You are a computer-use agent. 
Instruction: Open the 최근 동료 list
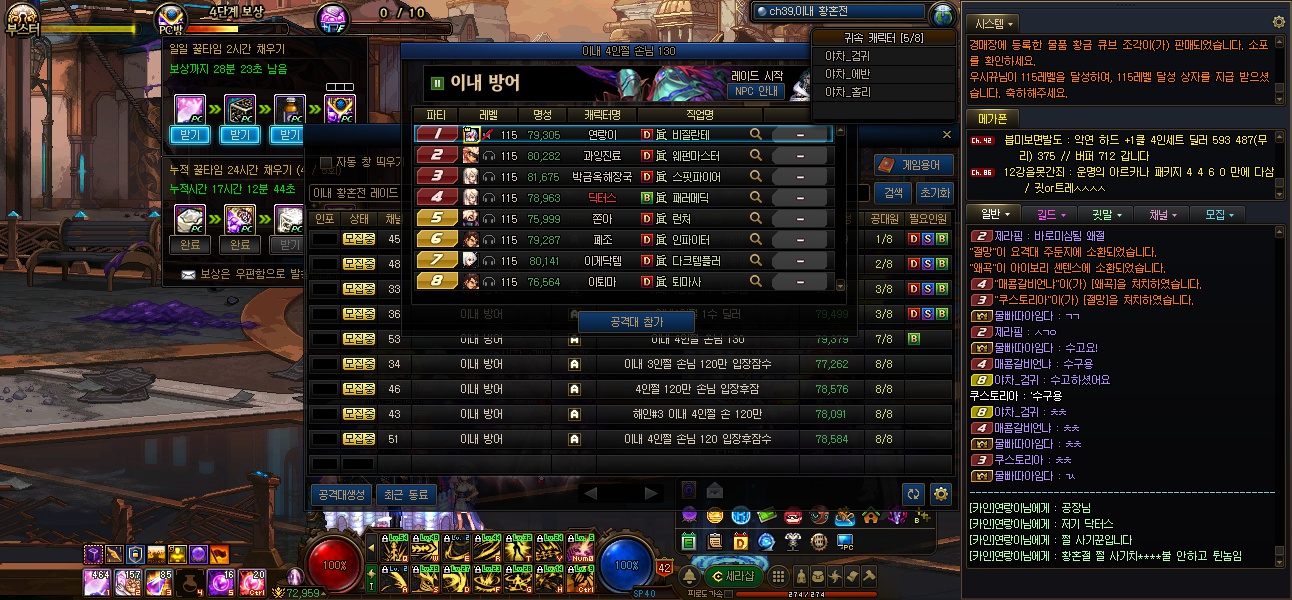tap(404, 494)
